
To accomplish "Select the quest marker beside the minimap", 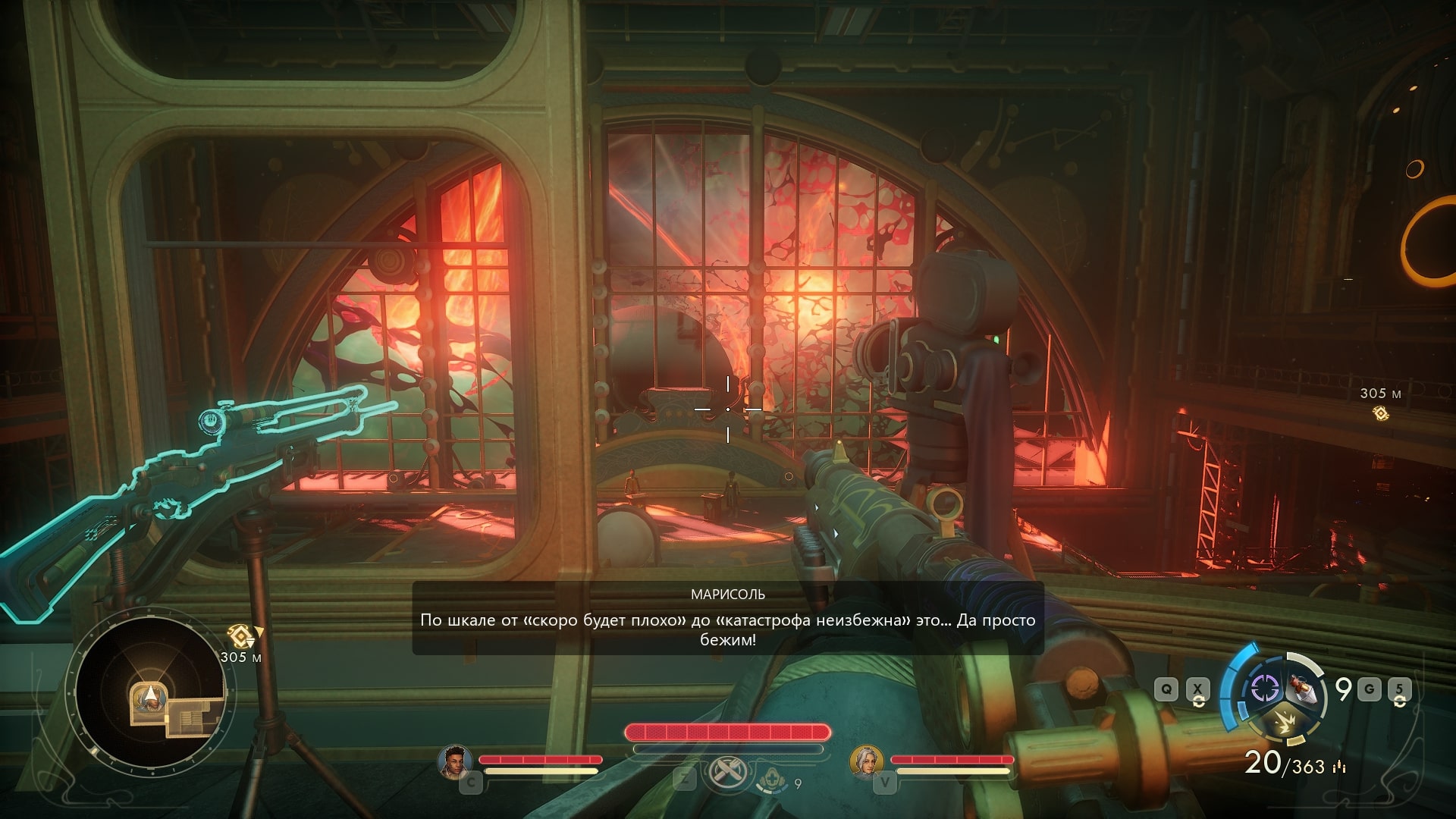I will coord(240,635).
